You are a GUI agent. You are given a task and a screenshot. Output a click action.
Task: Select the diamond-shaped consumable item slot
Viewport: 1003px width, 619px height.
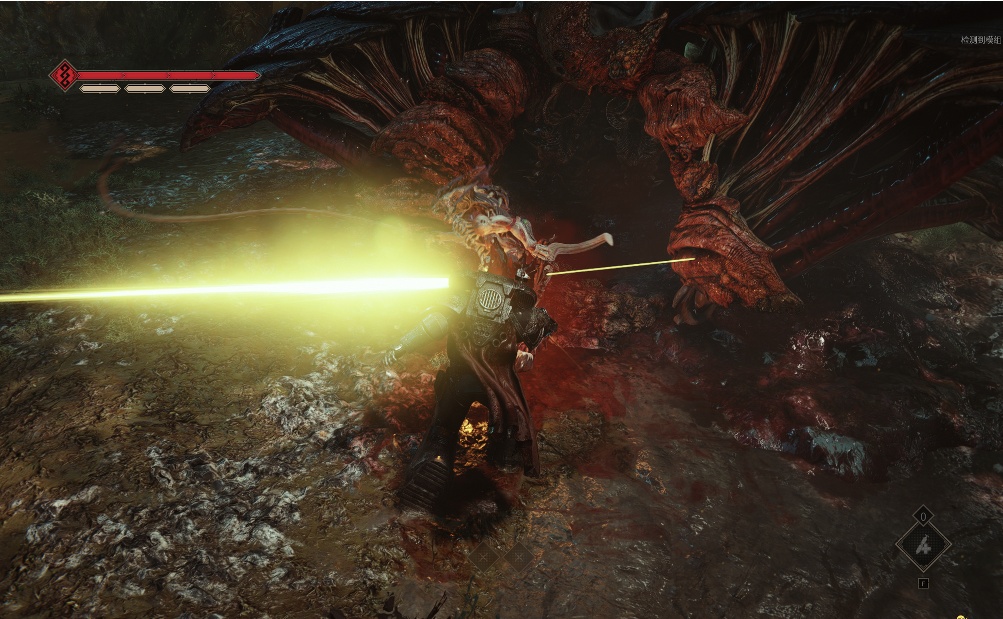tap(922, 546)
